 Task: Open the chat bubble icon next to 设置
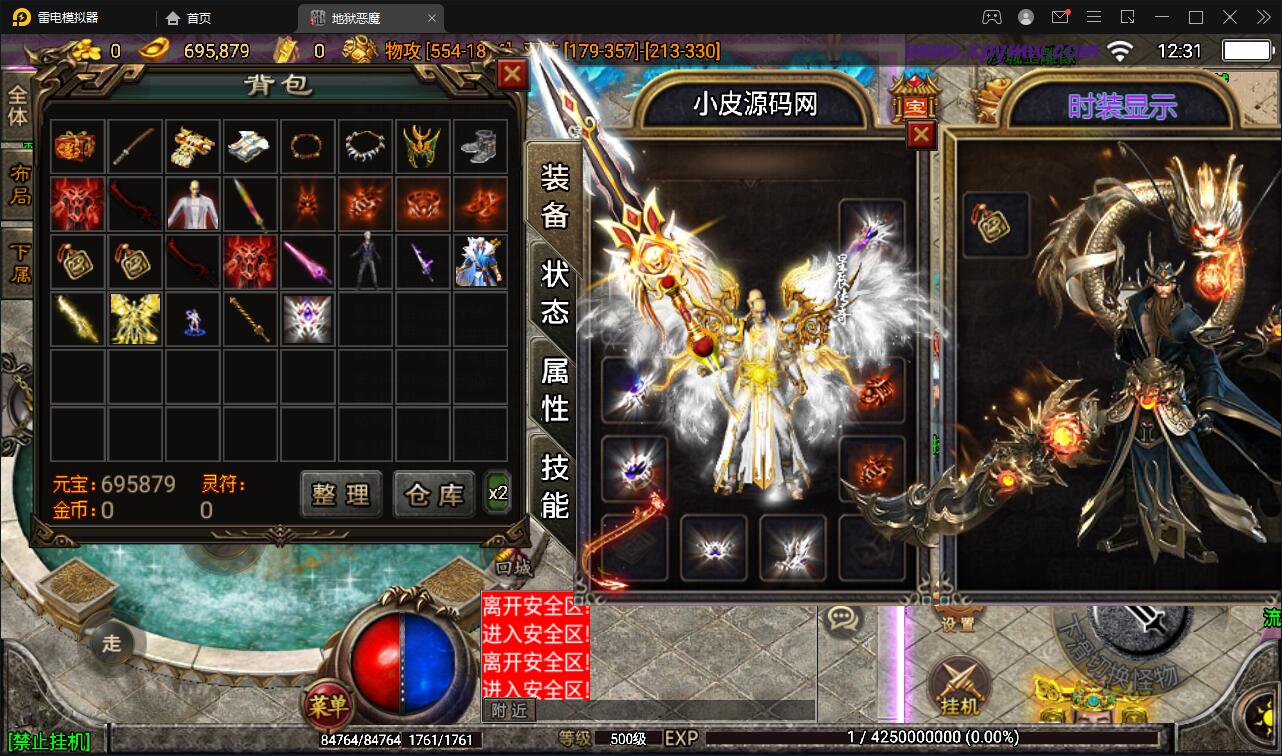coord(844,620)
